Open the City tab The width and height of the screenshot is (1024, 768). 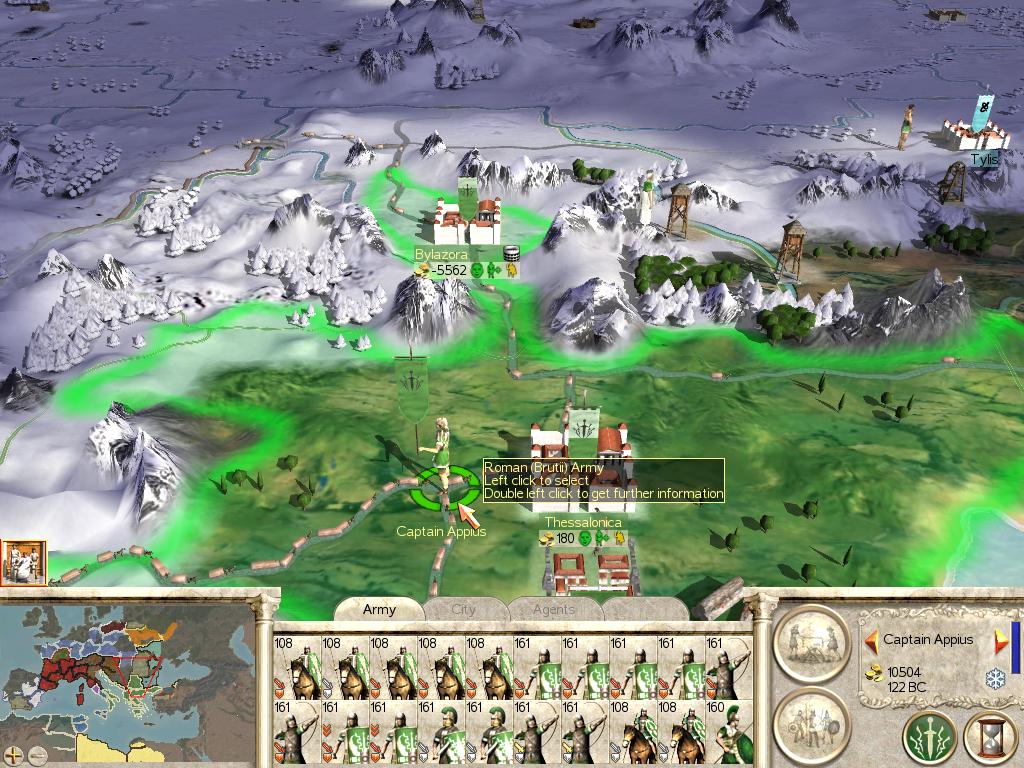click(x=464, y=609)
